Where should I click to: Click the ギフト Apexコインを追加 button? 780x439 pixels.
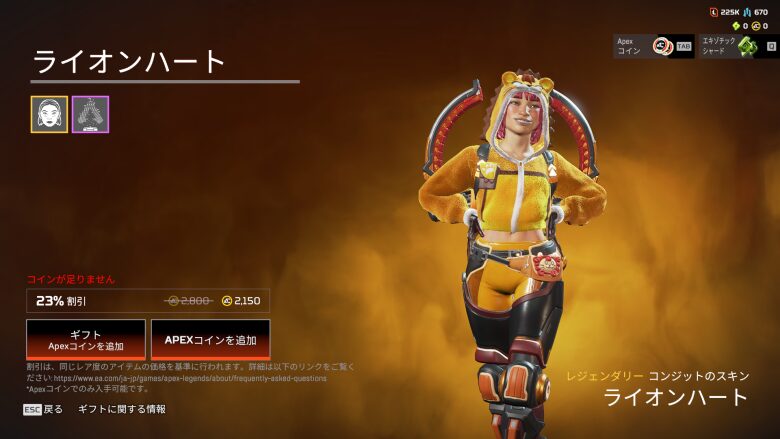[86, 340]
